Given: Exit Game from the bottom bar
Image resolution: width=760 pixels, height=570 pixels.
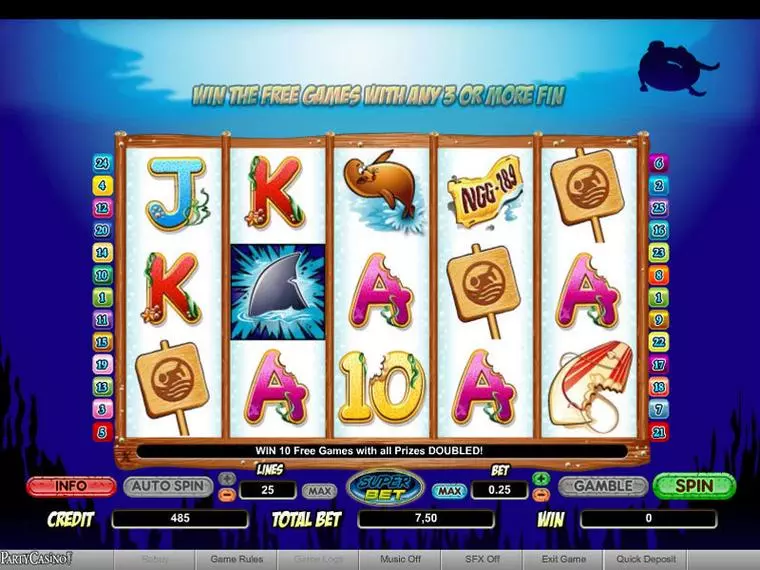Looking at the screenshot, I should [x=565, y=559].
